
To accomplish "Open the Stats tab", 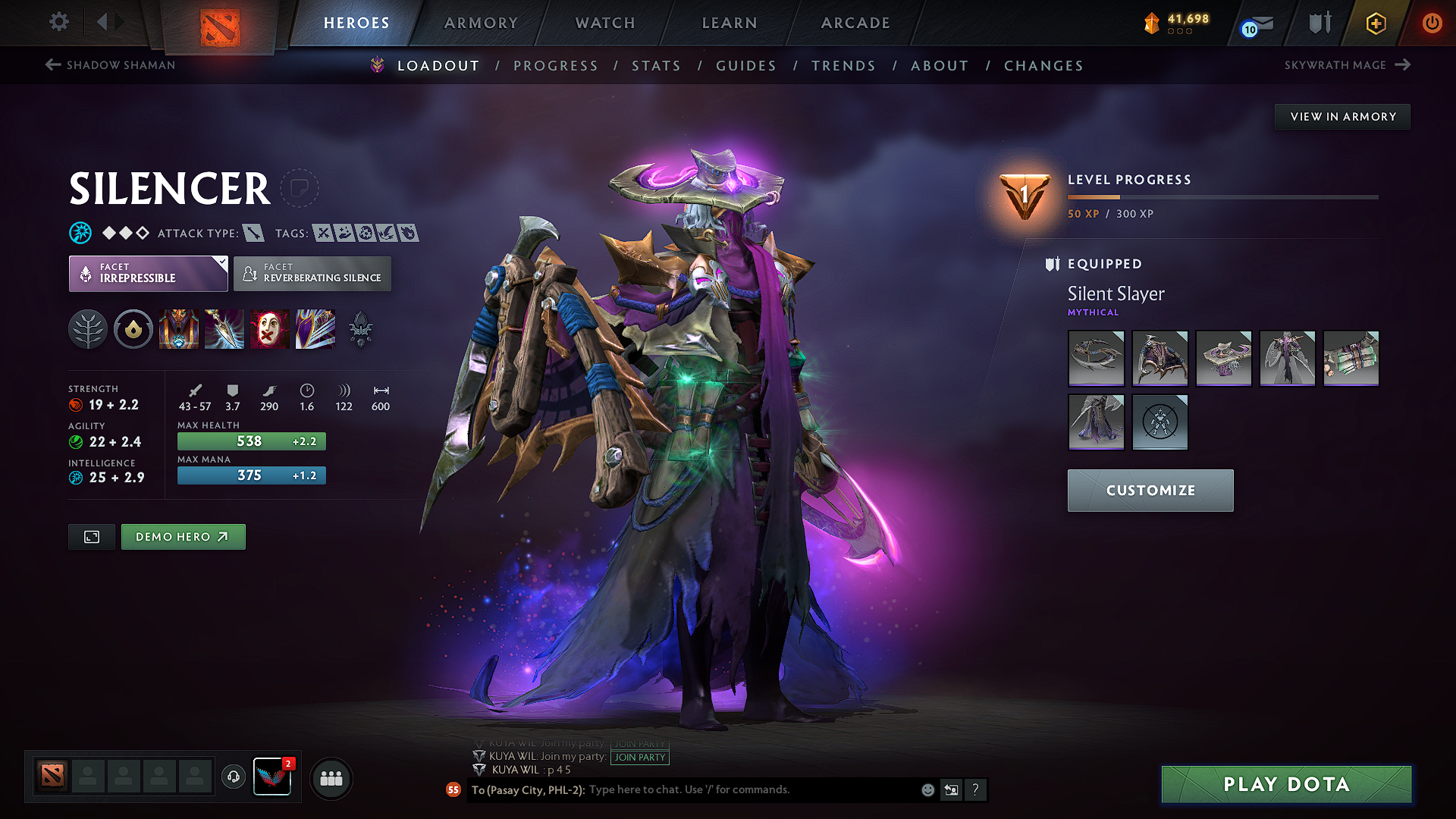I will 656,66.
